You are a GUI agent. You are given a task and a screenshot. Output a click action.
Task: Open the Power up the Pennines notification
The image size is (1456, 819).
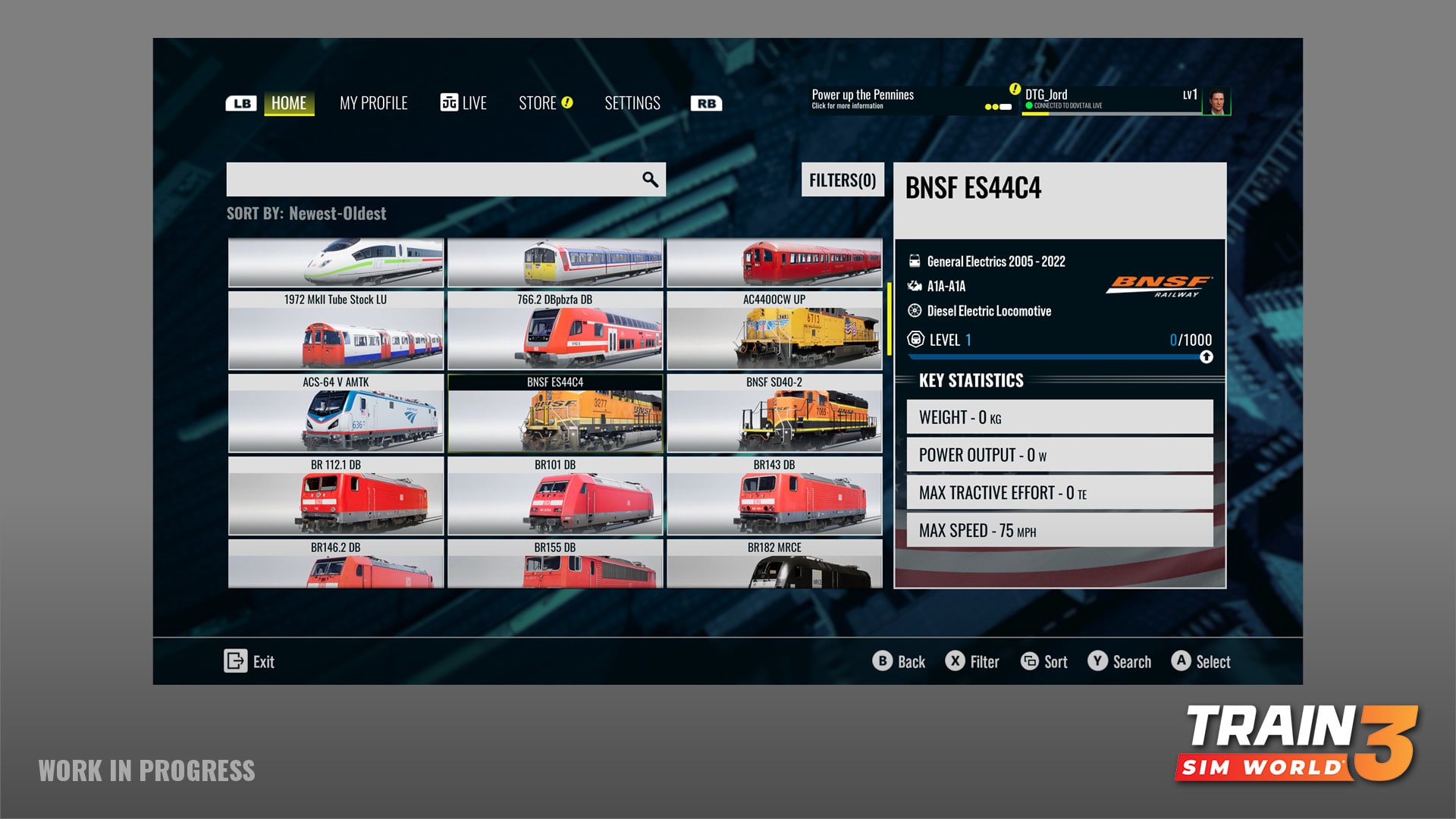click(862, 99)
